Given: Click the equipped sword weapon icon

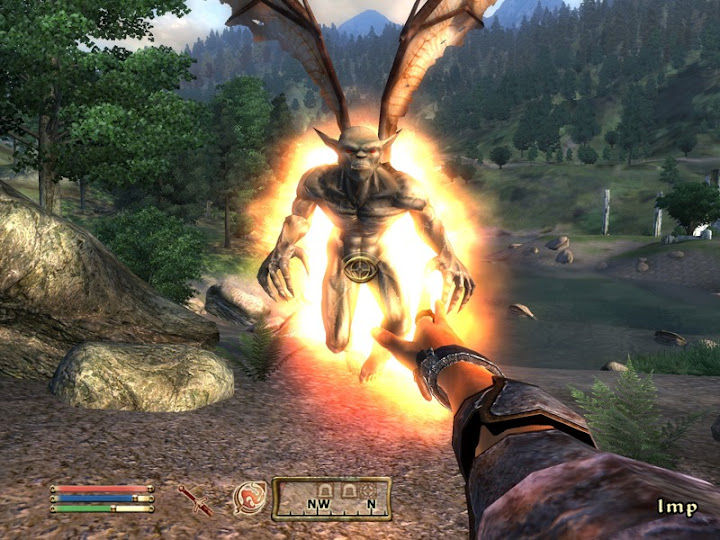Looking at the screenshot, I should tap(195, 499).
